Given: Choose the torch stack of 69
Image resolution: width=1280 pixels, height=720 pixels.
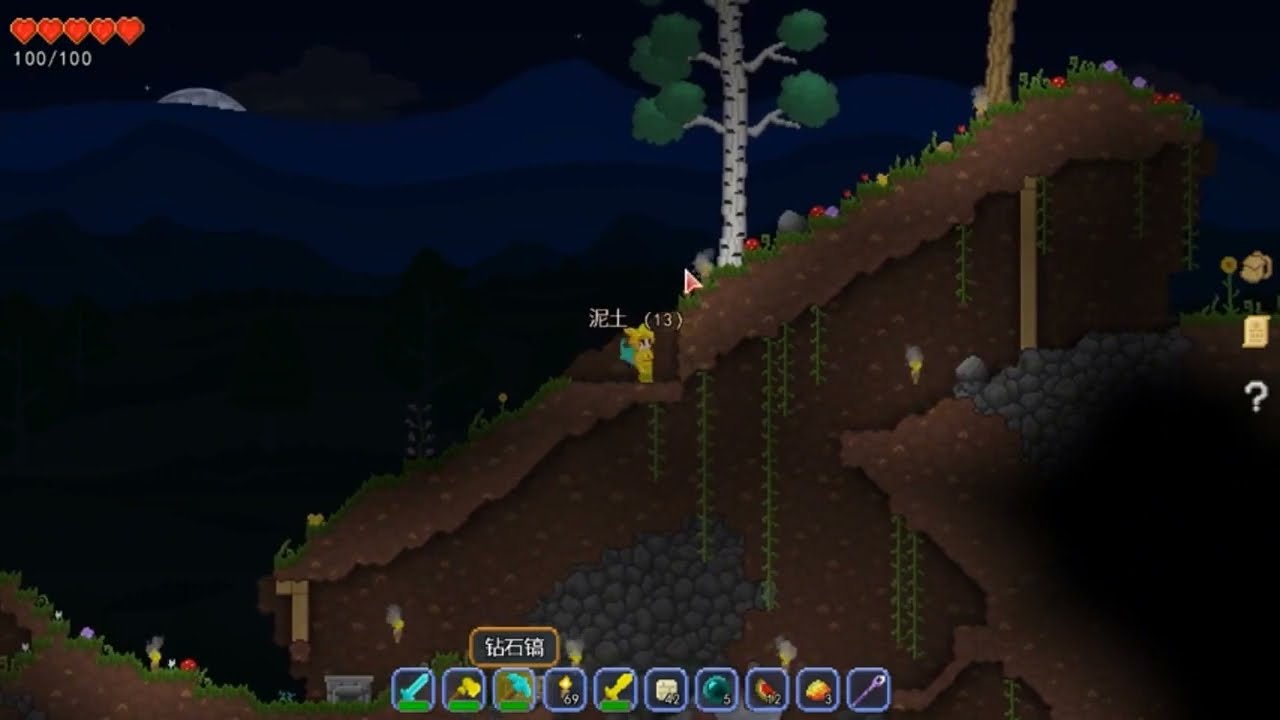Looking at the screenshot, I should pos(565,689).
